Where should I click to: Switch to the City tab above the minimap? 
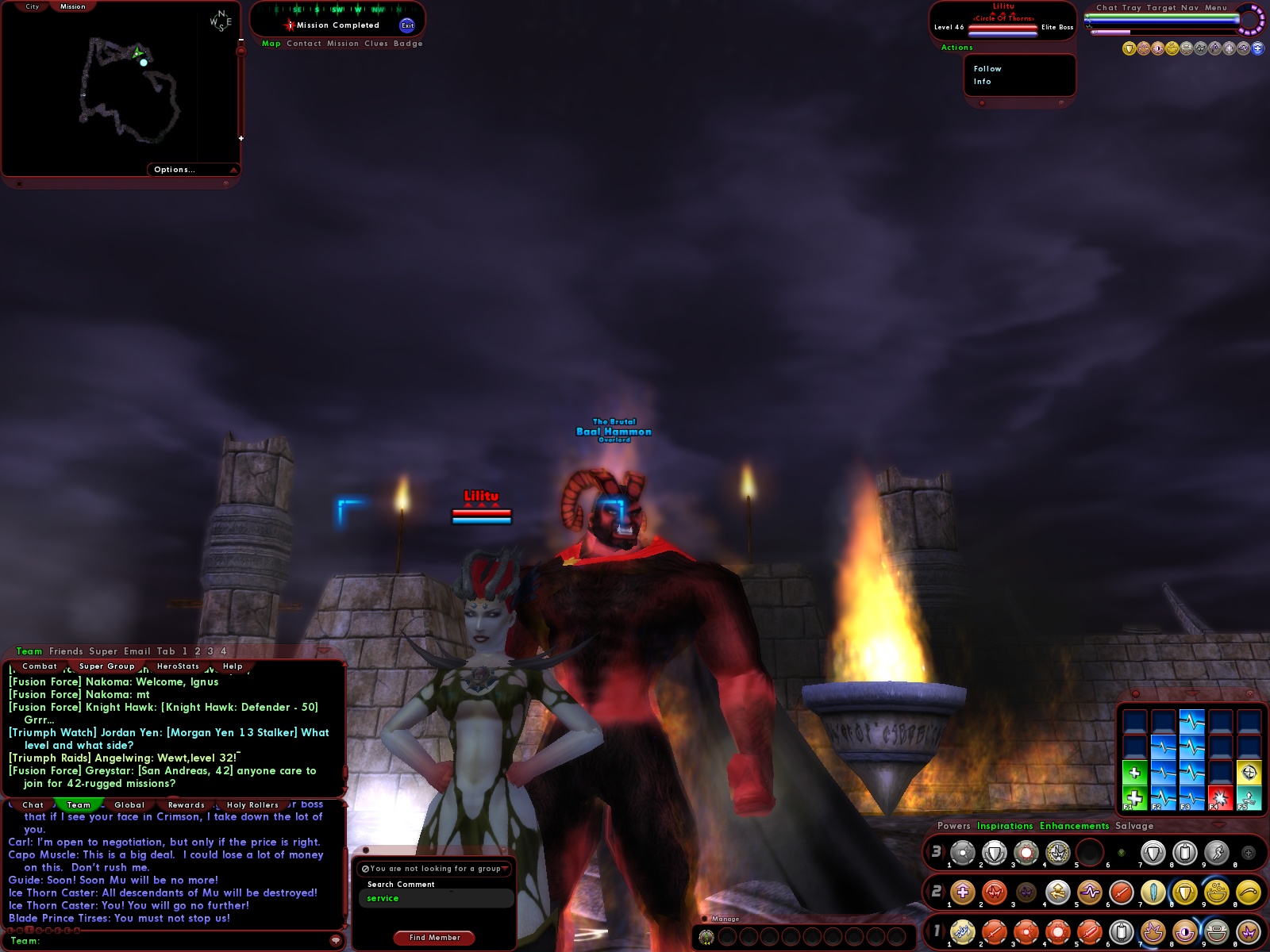tap(32, 6)
